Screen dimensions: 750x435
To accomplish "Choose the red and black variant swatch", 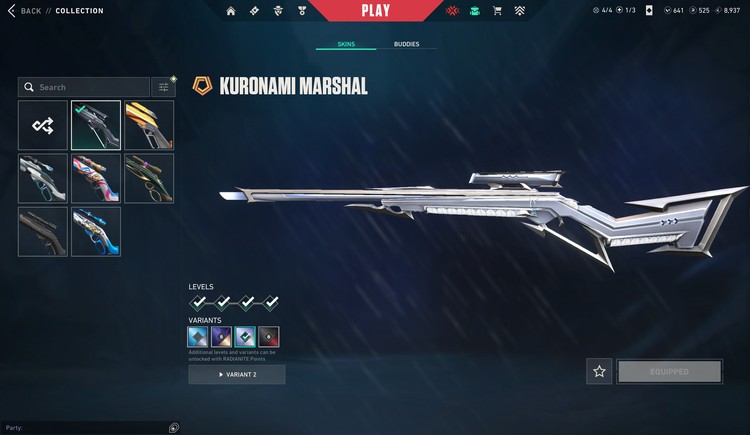I will click(269, 337).
